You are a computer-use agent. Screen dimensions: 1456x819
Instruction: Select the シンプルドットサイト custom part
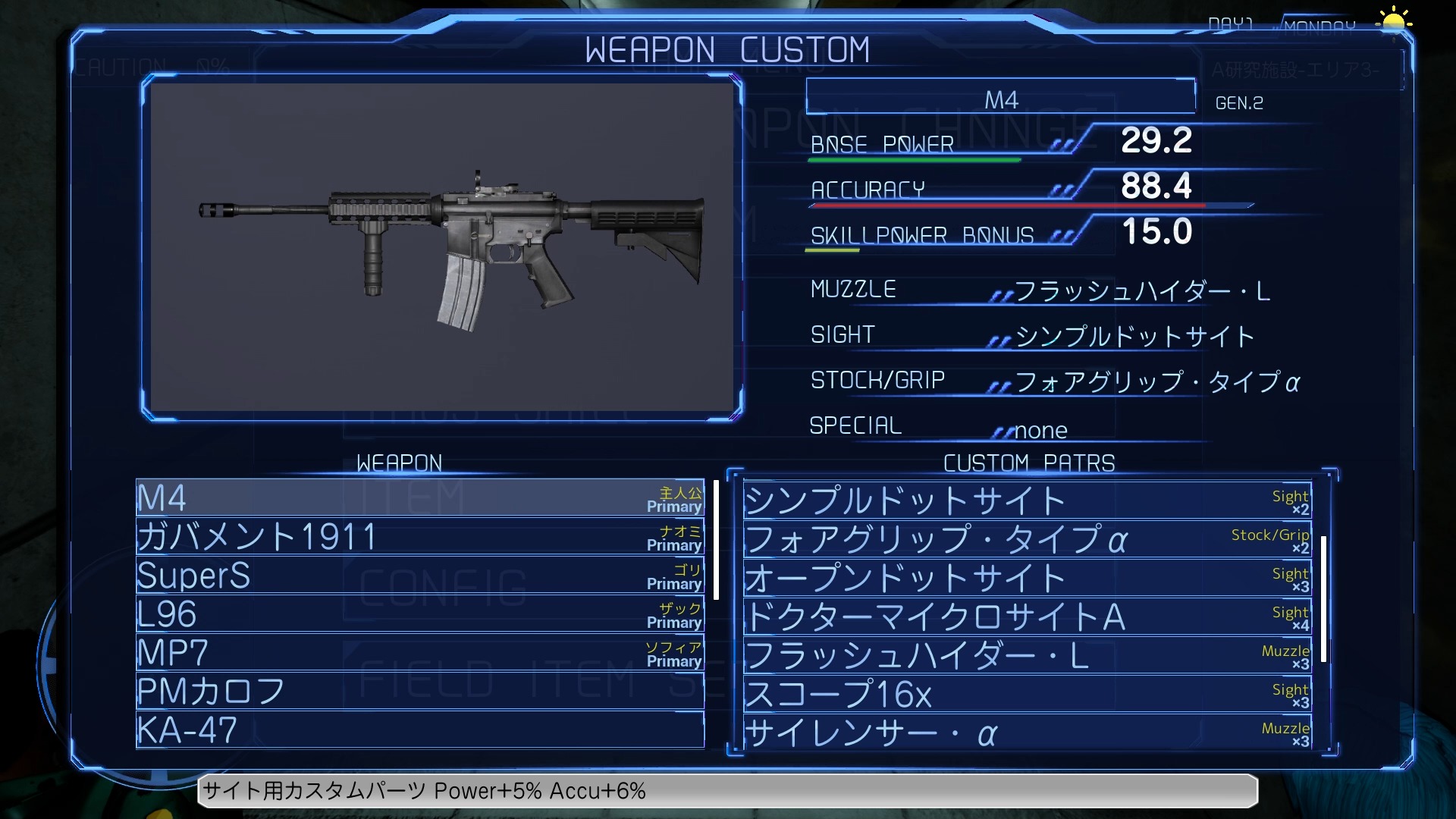(1027, 500)
